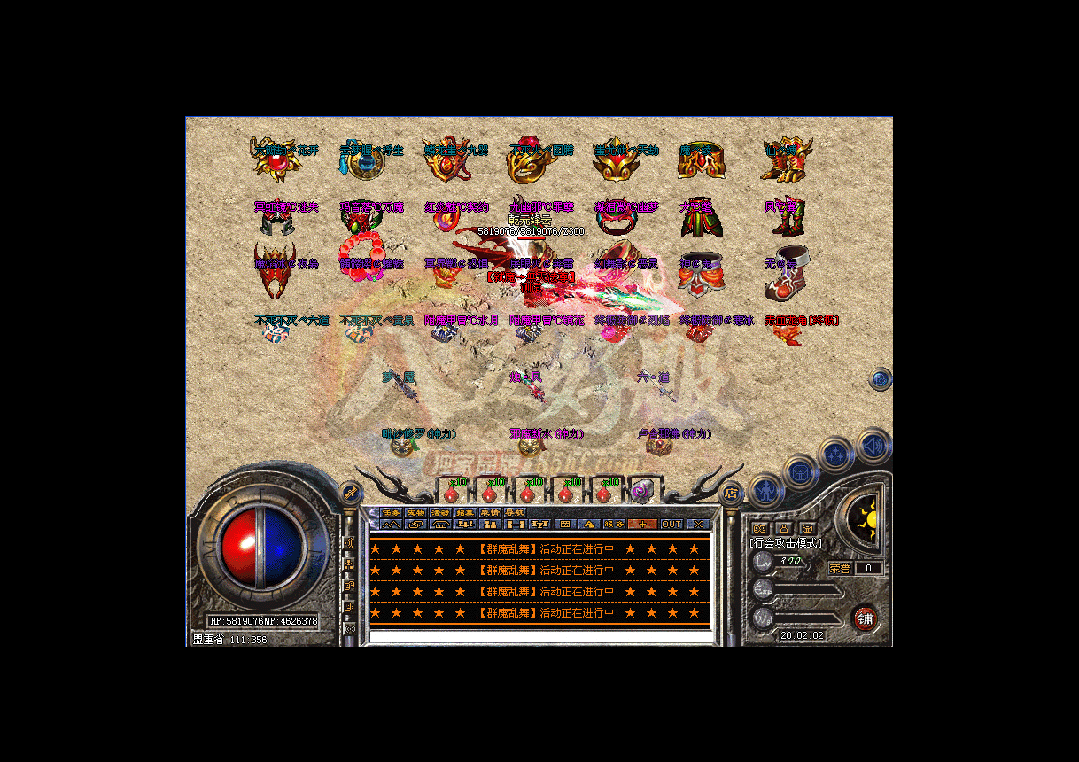Toggle the sound speaker button
The height and width of the screenshot is (762, 1079).
(873, 442)
